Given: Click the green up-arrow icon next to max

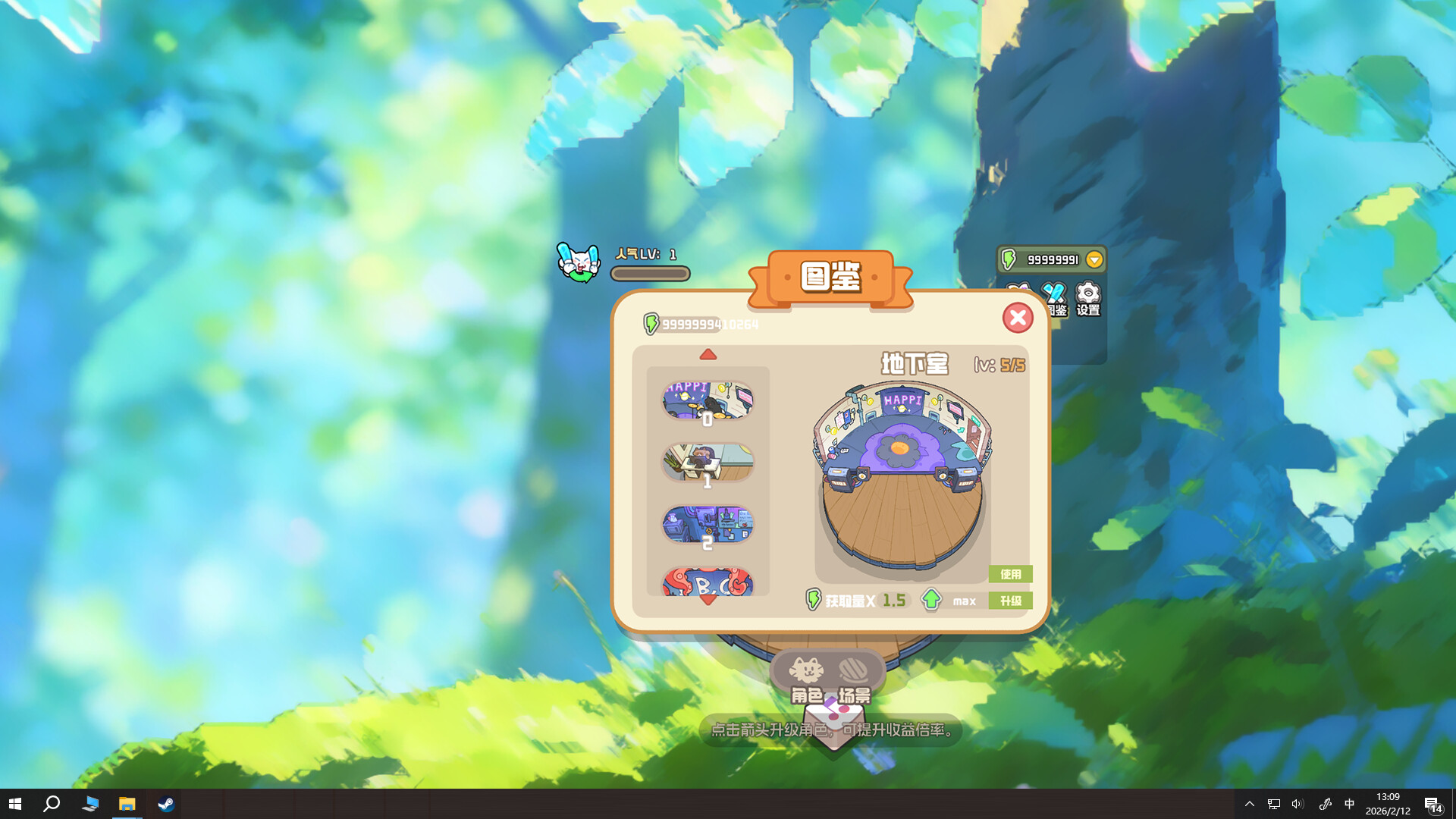Looking at the screenshot, I should [x=932, y=600].
